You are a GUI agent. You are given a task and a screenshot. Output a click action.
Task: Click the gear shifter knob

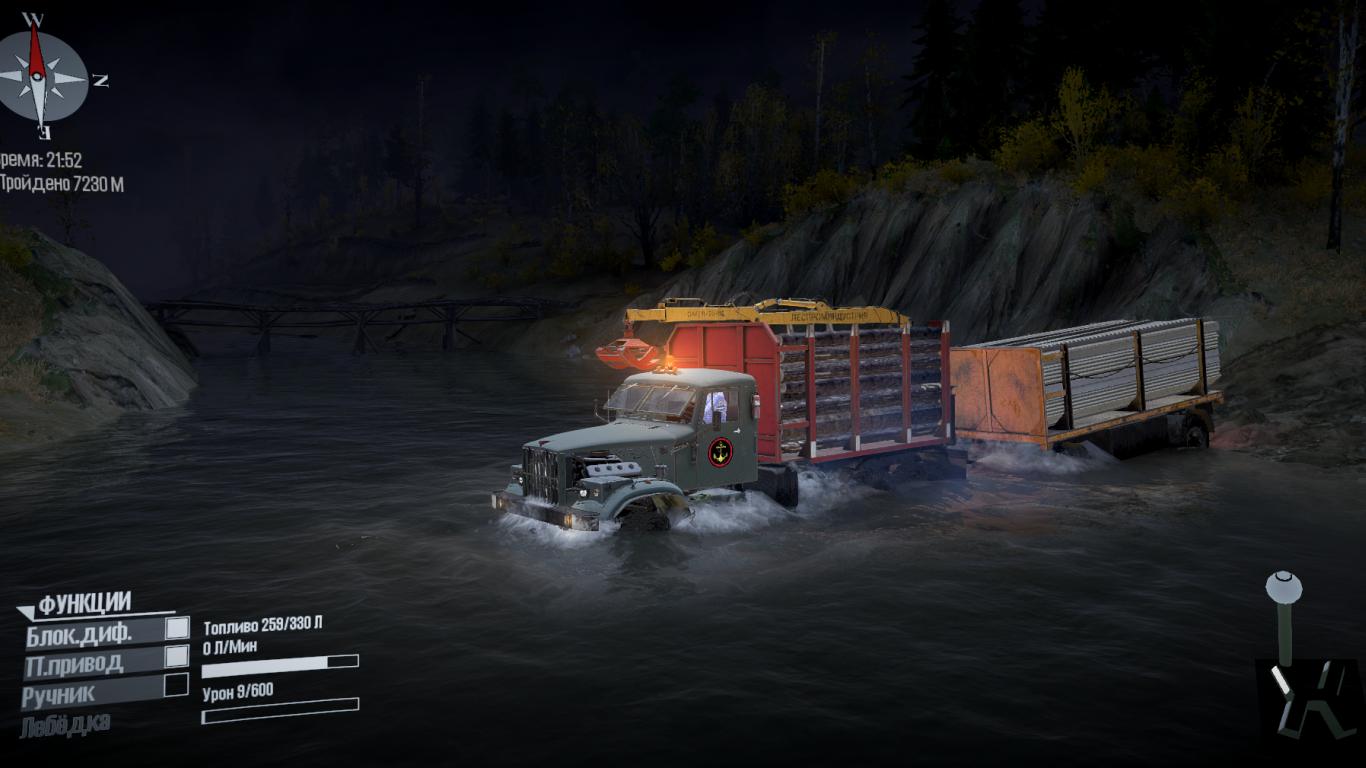point(1283,587)
